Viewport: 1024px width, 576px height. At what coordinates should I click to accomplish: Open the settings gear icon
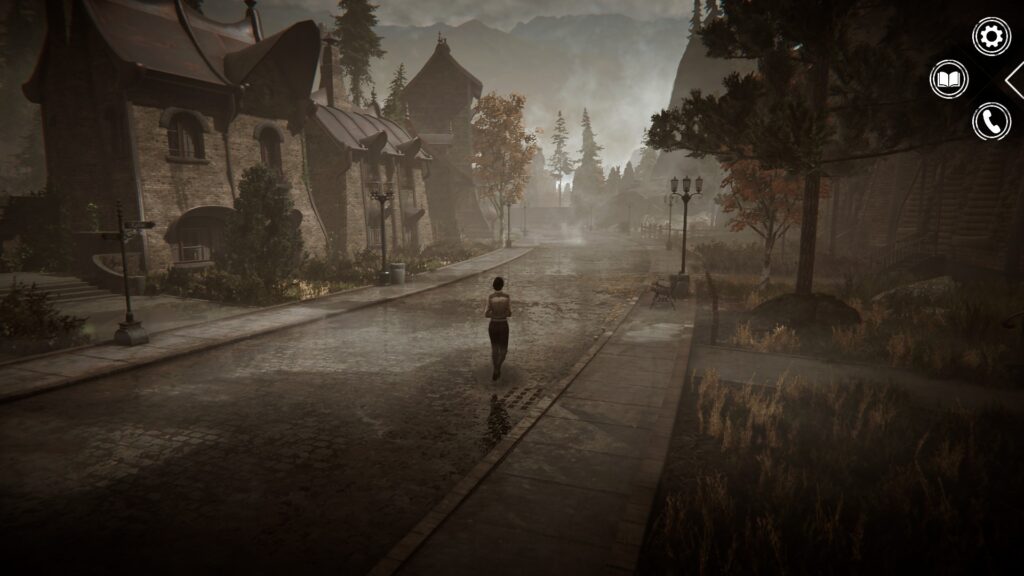coord(991,37)
